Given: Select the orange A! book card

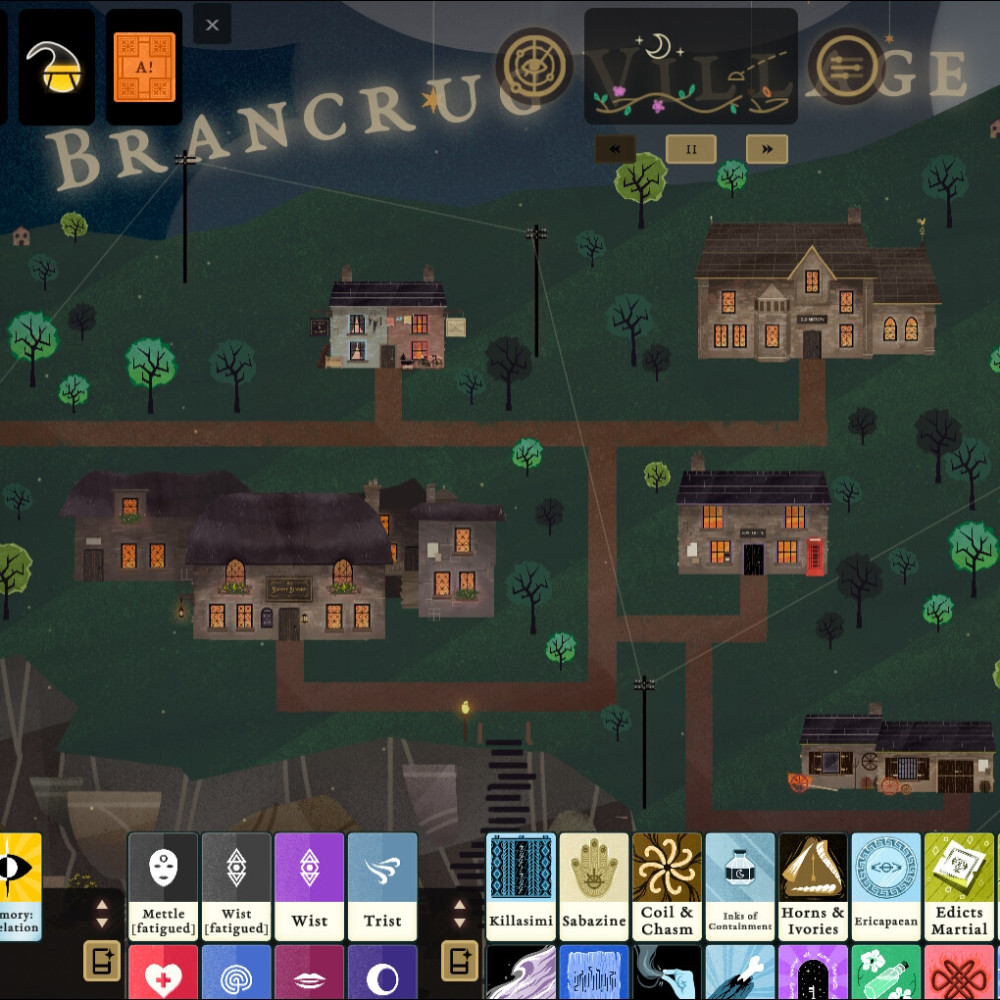Looking at the screenshot, I should 144,67.
